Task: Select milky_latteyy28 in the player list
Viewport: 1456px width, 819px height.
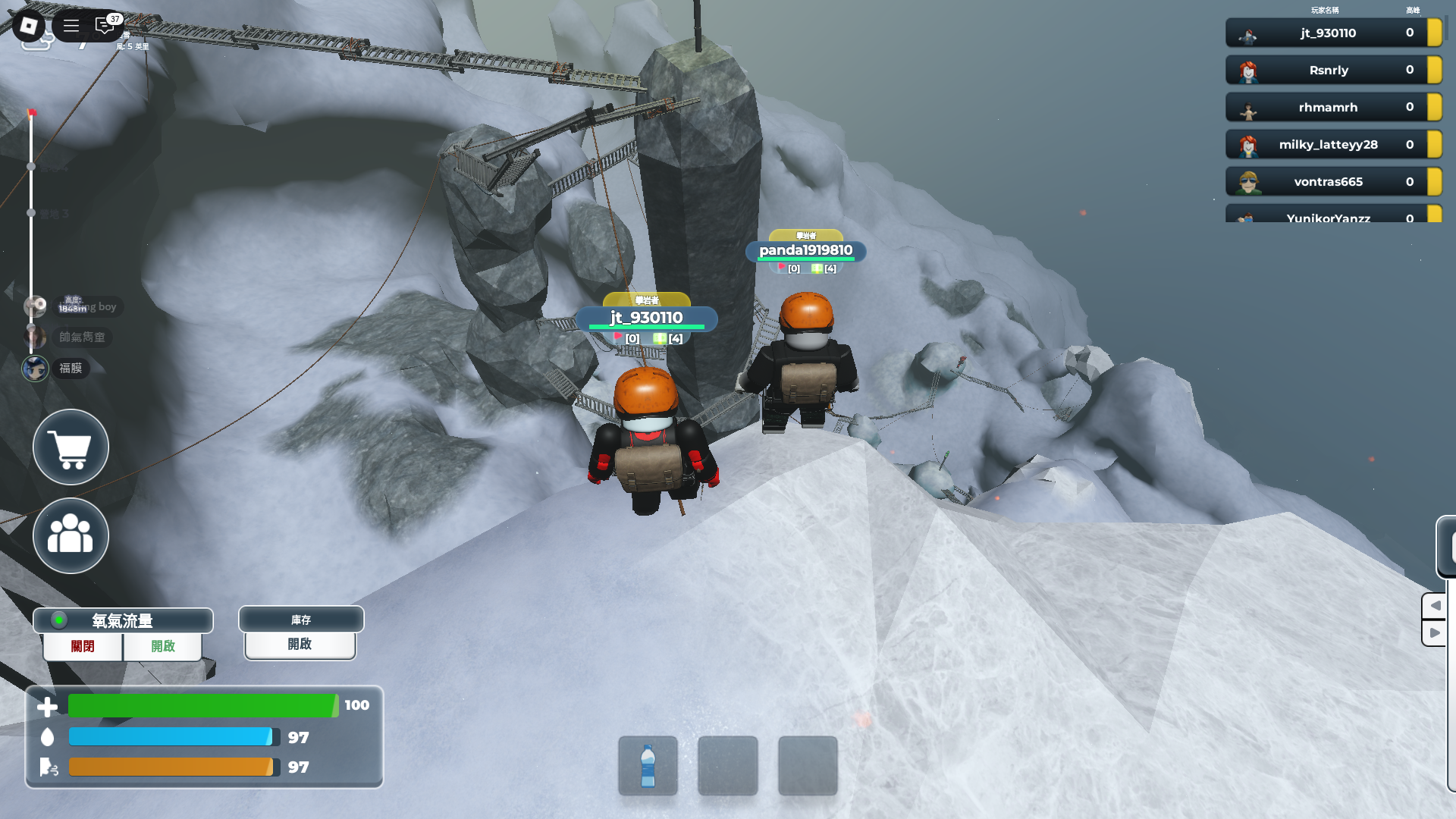Action: point(1328,144)
